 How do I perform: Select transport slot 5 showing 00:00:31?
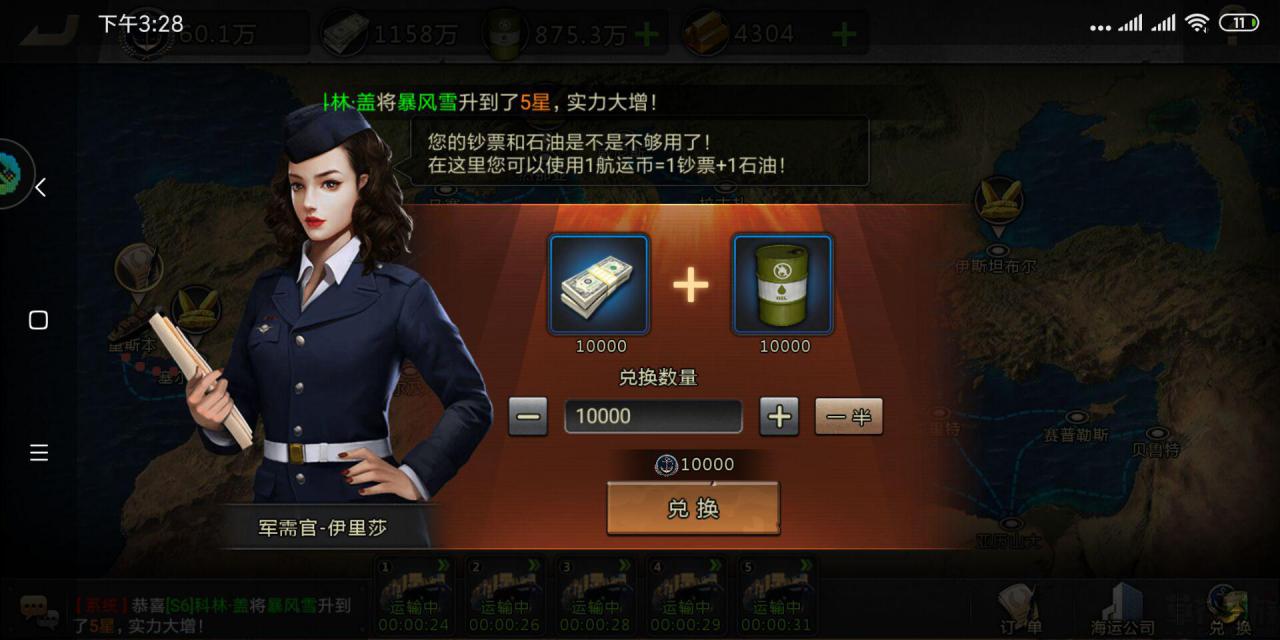(778, 596)
